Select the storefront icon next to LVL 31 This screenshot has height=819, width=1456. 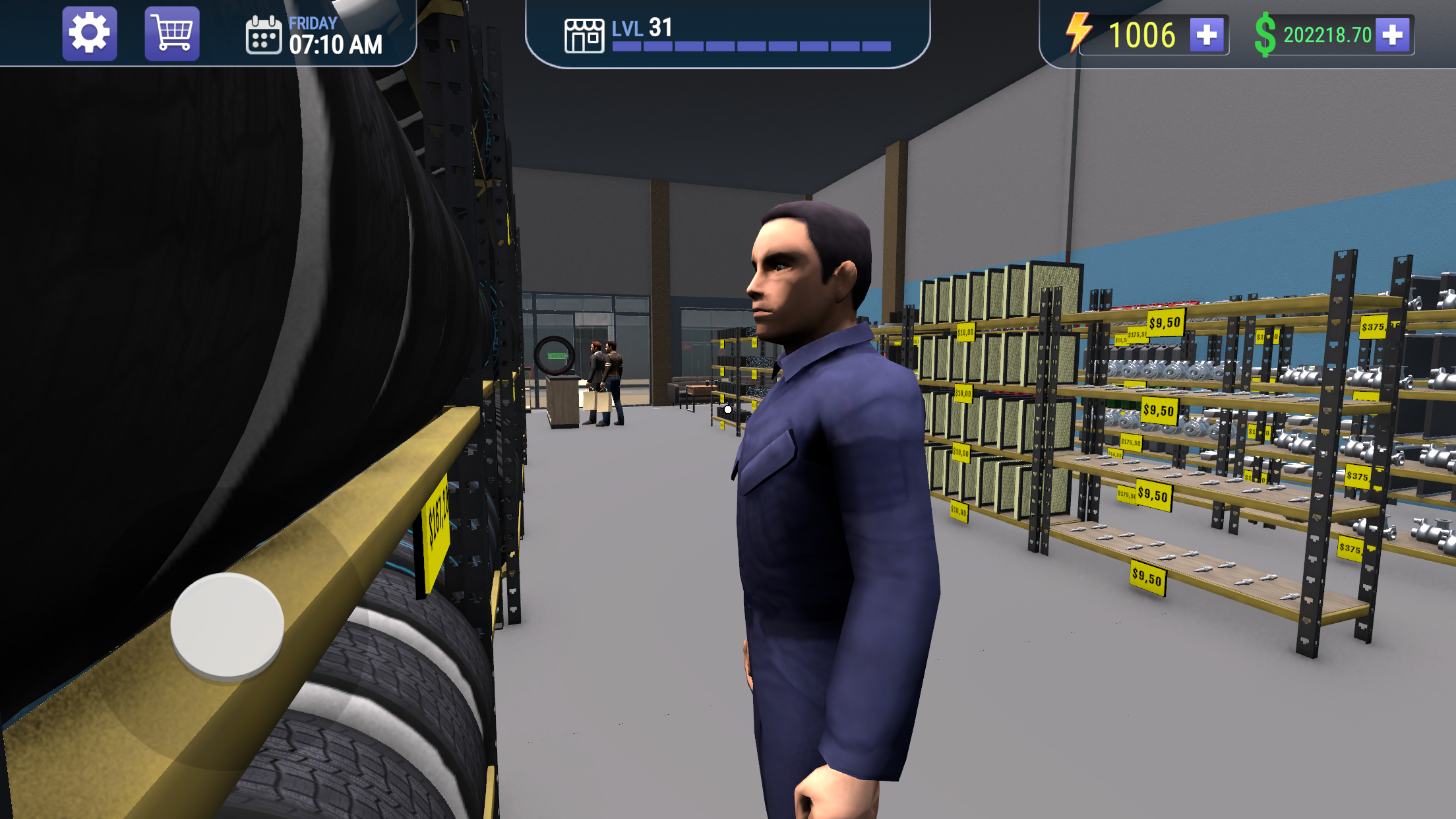point(584,34)
